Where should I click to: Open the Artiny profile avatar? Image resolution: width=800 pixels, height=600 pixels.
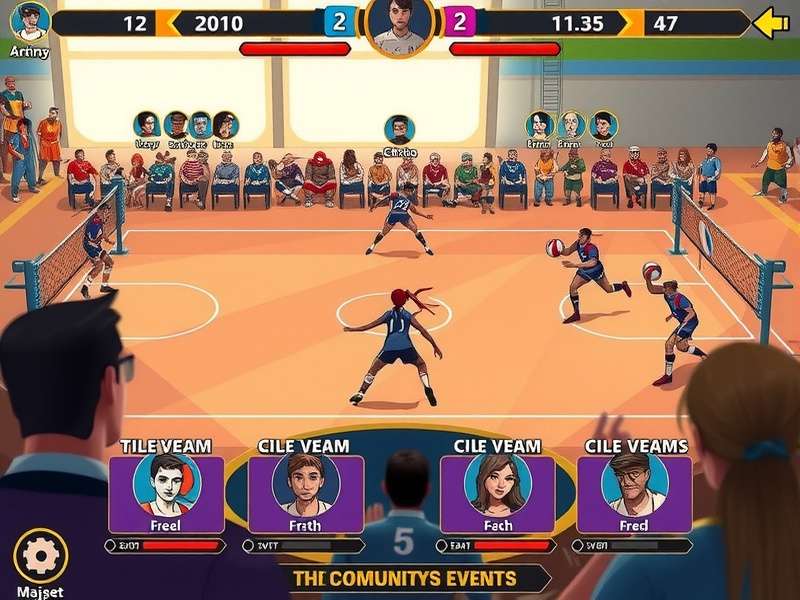(30, 21)
